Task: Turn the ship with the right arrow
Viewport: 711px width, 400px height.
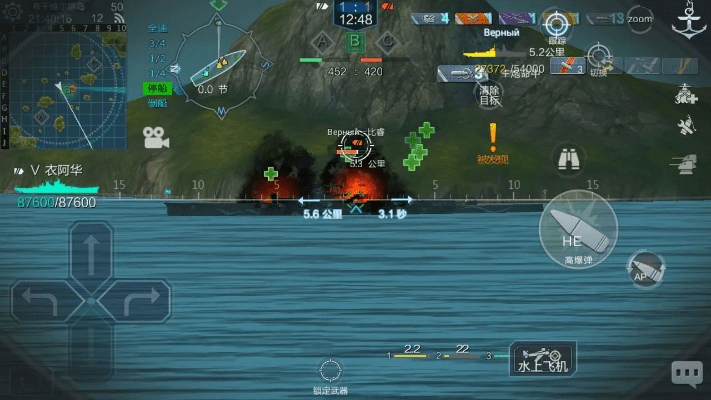Action: 144,298
